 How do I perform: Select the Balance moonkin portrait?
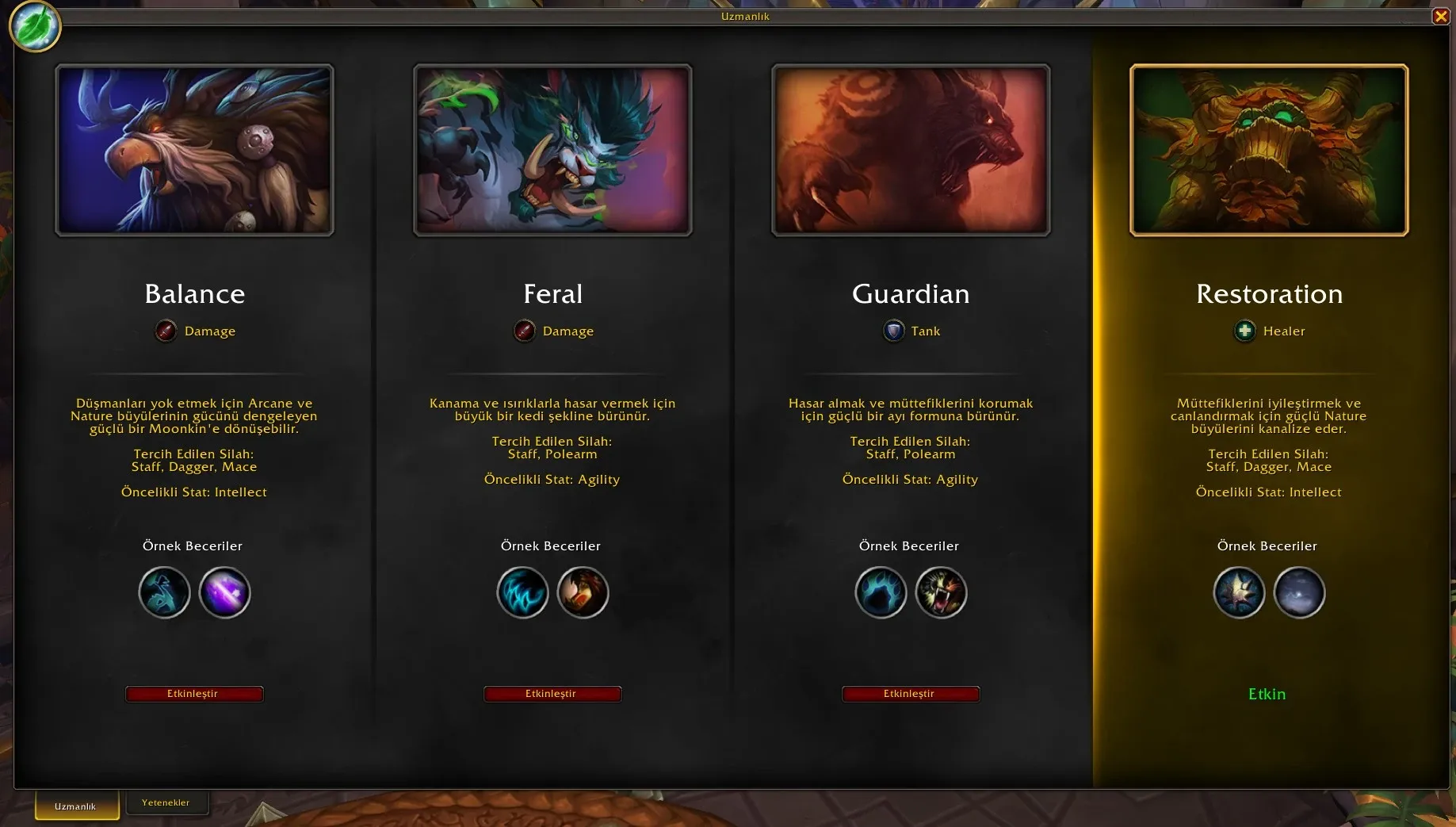(194, 150)
